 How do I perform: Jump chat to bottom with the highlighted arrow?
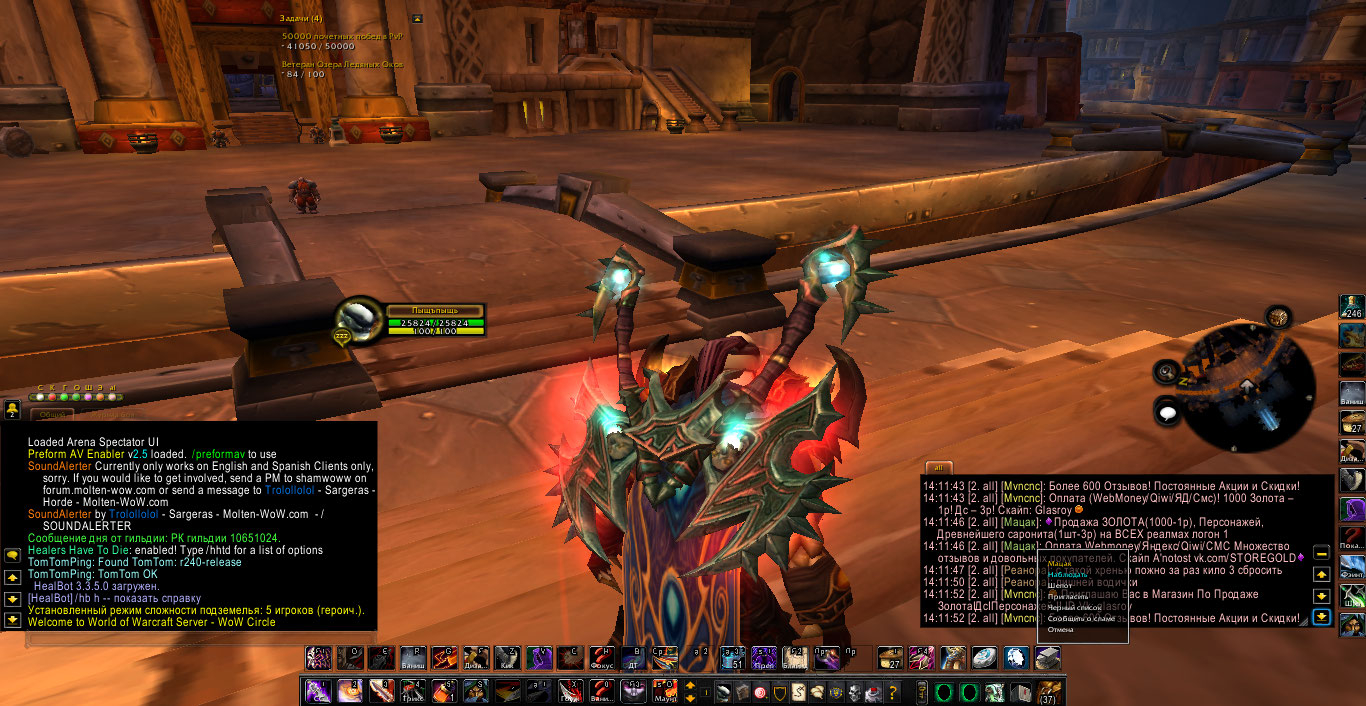click(x=1321, y=616)
